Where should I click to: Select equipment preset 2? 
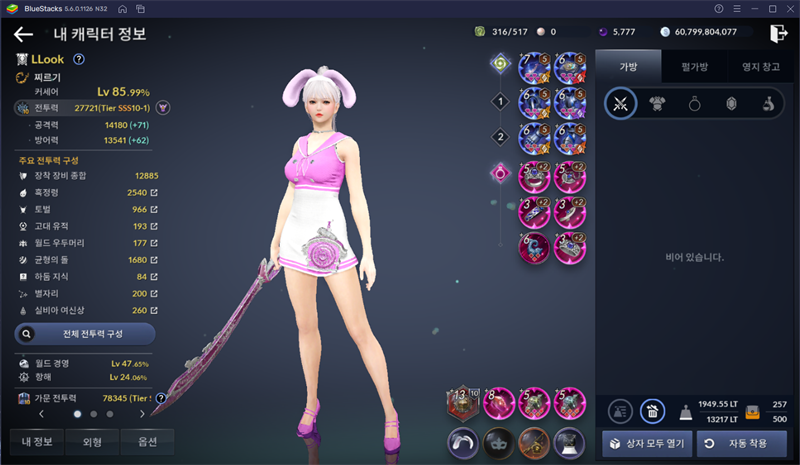tap(500, 136)
